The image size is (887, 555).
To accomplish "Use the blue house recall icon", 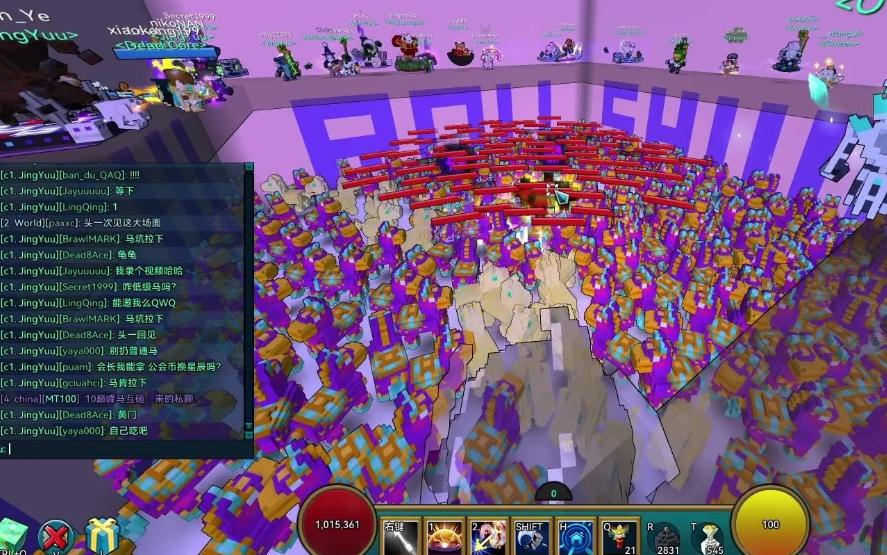I will 574,538.
